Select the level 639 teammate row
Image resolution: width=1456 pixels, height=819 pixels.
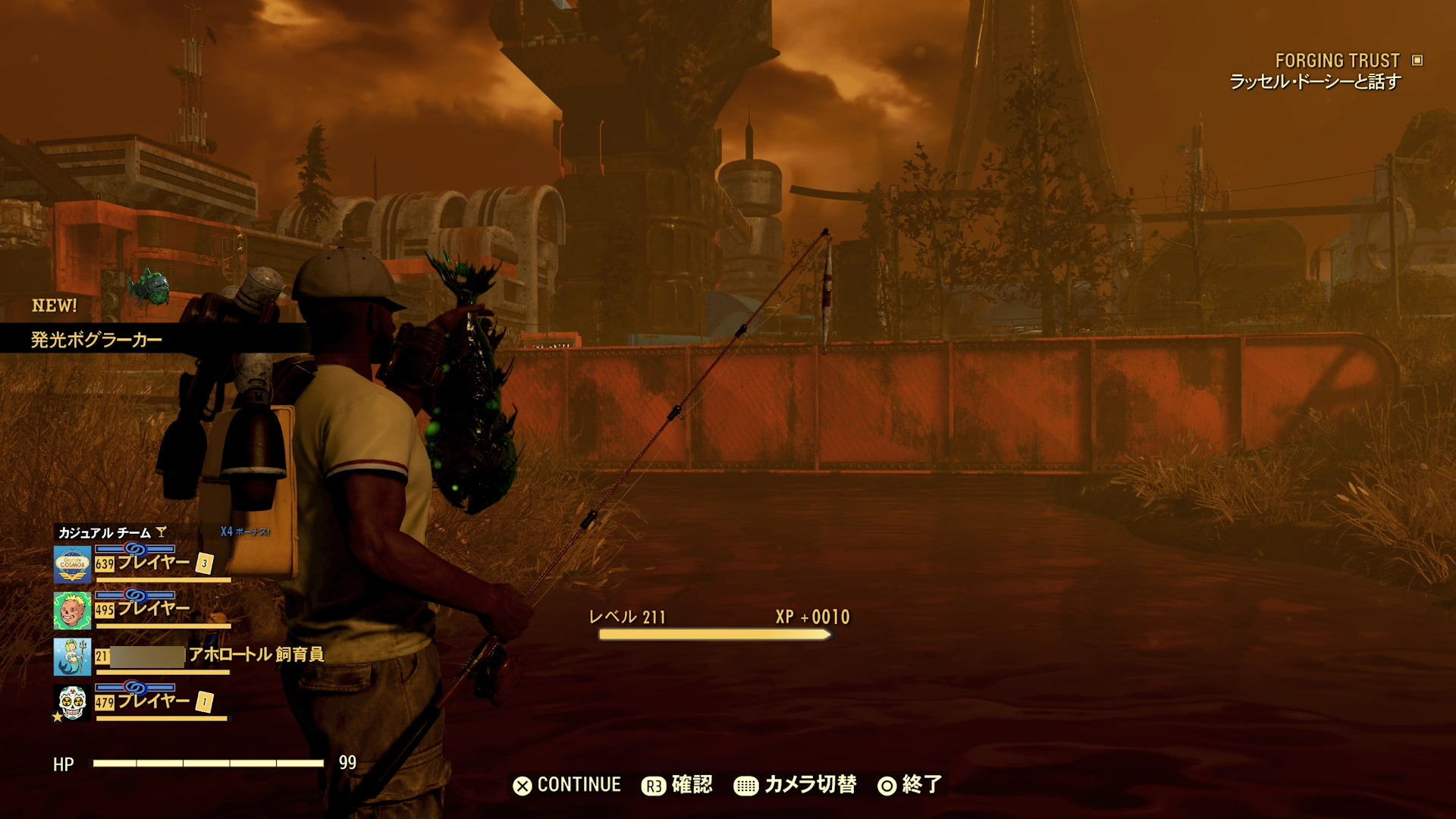(141, 563)
